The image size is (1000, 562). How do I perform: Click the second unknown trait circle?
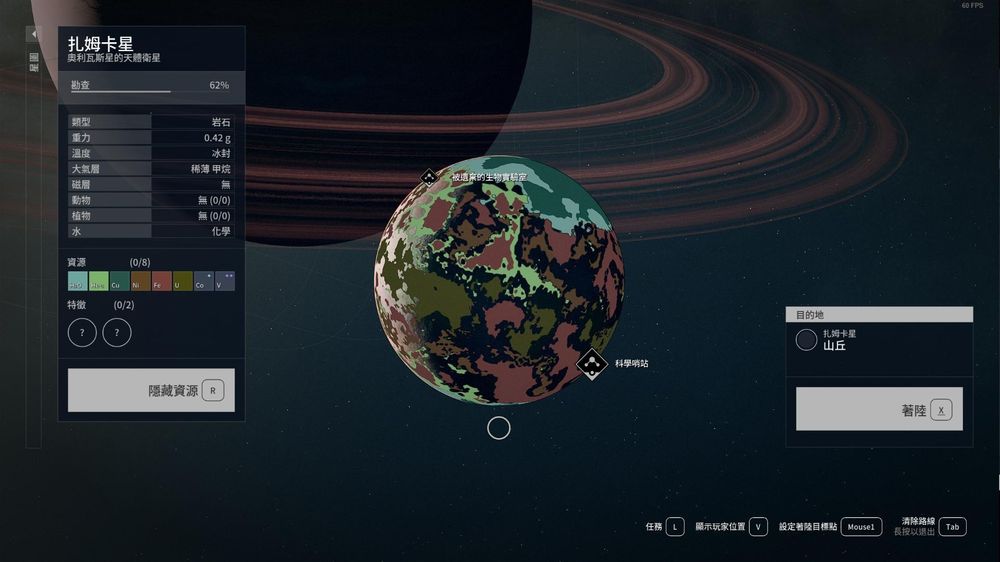pyautogui.click(x=117, y=332)
